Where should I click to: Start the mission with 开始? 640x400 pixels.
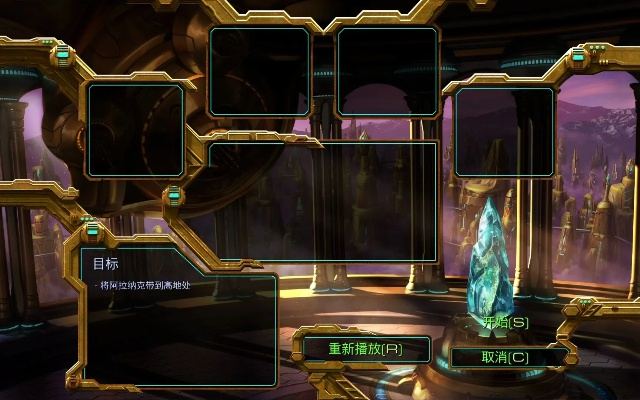[505, 322]
